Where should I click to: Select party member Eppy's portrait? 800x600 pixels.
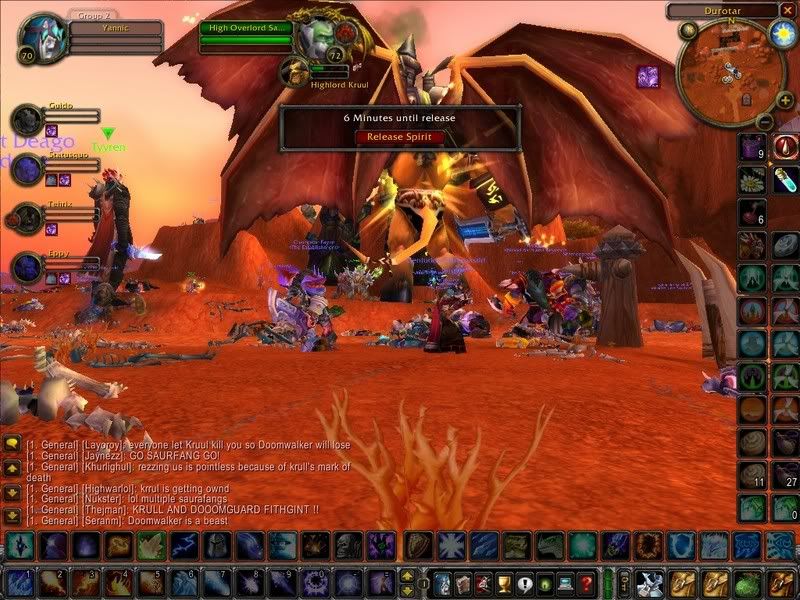coord(26,267)
